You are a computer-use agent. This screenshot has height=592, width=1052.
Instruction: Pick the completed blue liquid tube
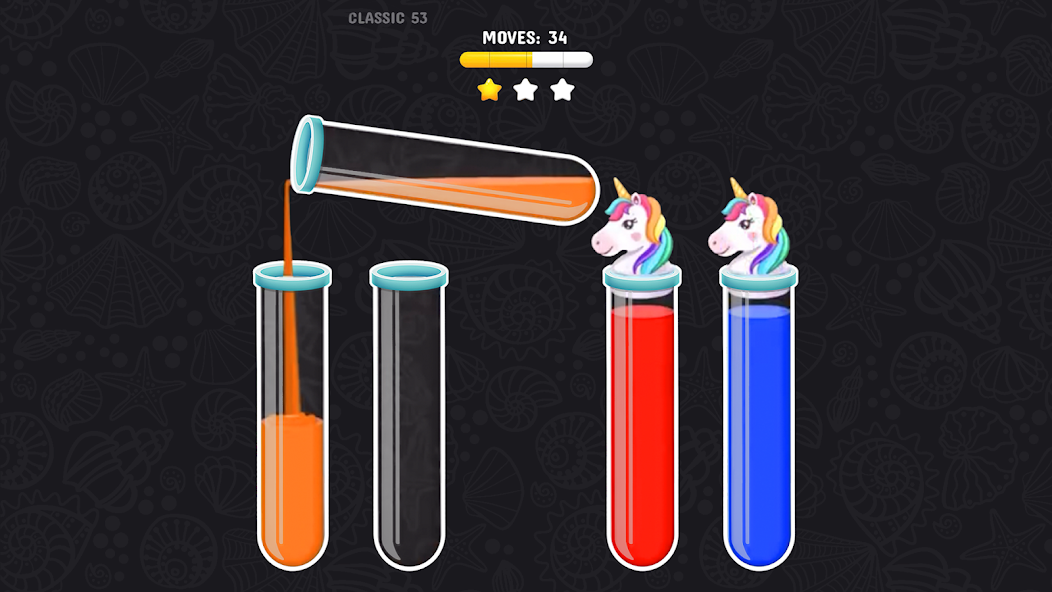click(758, 430)
